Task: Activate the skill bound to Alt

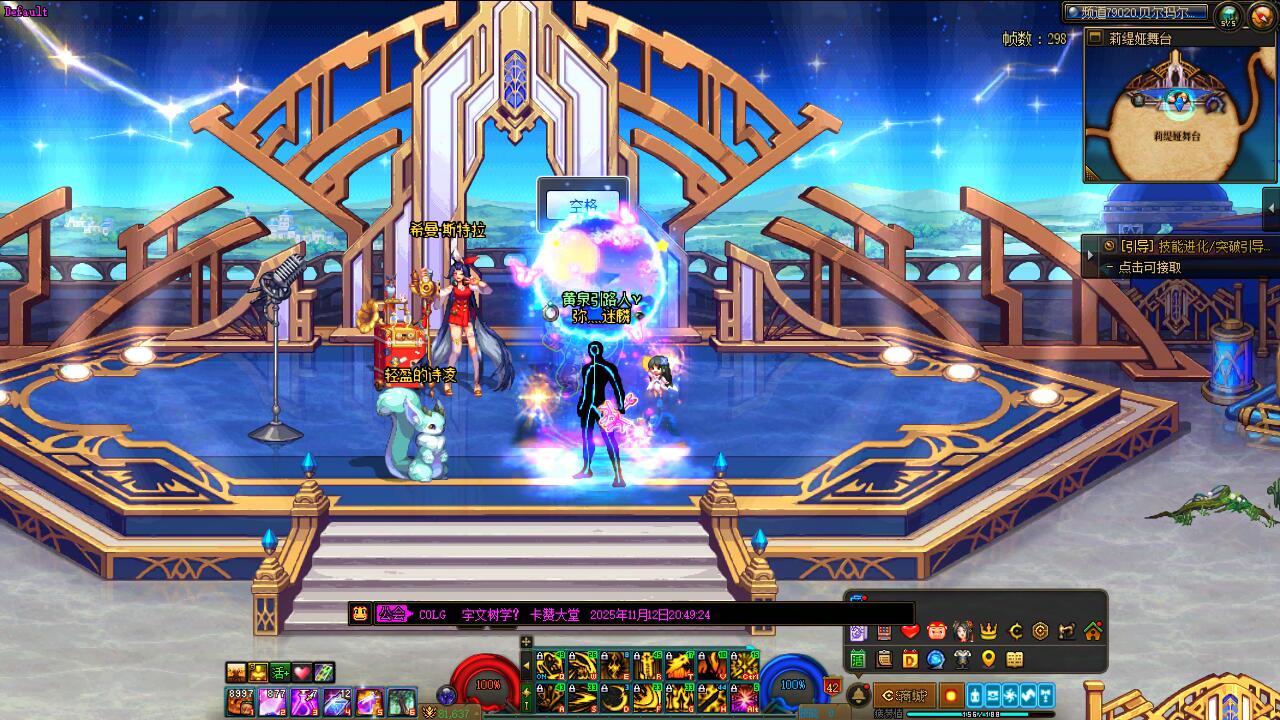Action: 744,697
